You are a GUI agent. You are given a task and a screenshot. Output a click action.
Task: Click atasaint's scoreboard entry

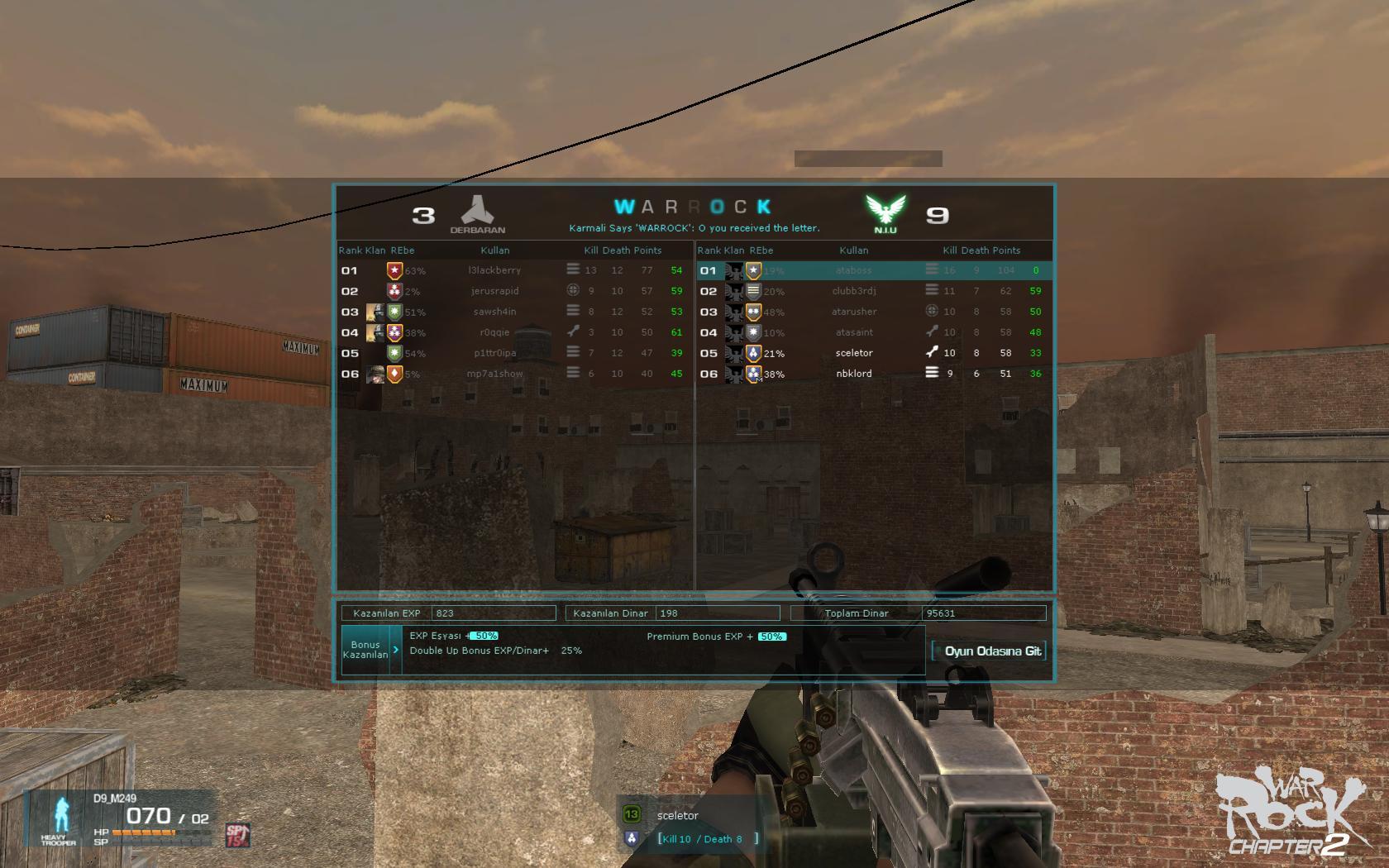853,332
